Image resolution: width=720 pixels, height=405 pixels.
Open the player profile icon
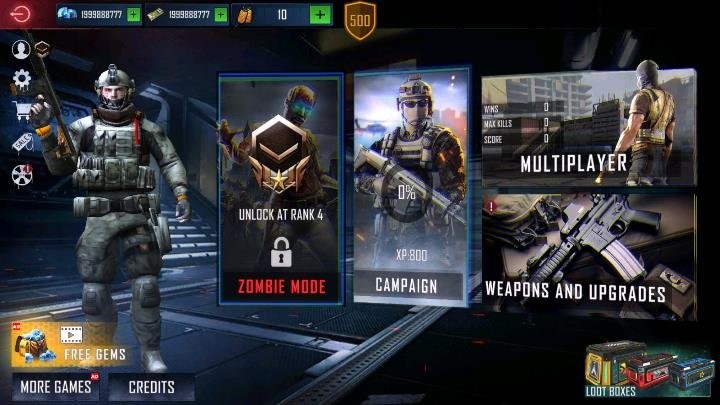(x=20, y=49)
